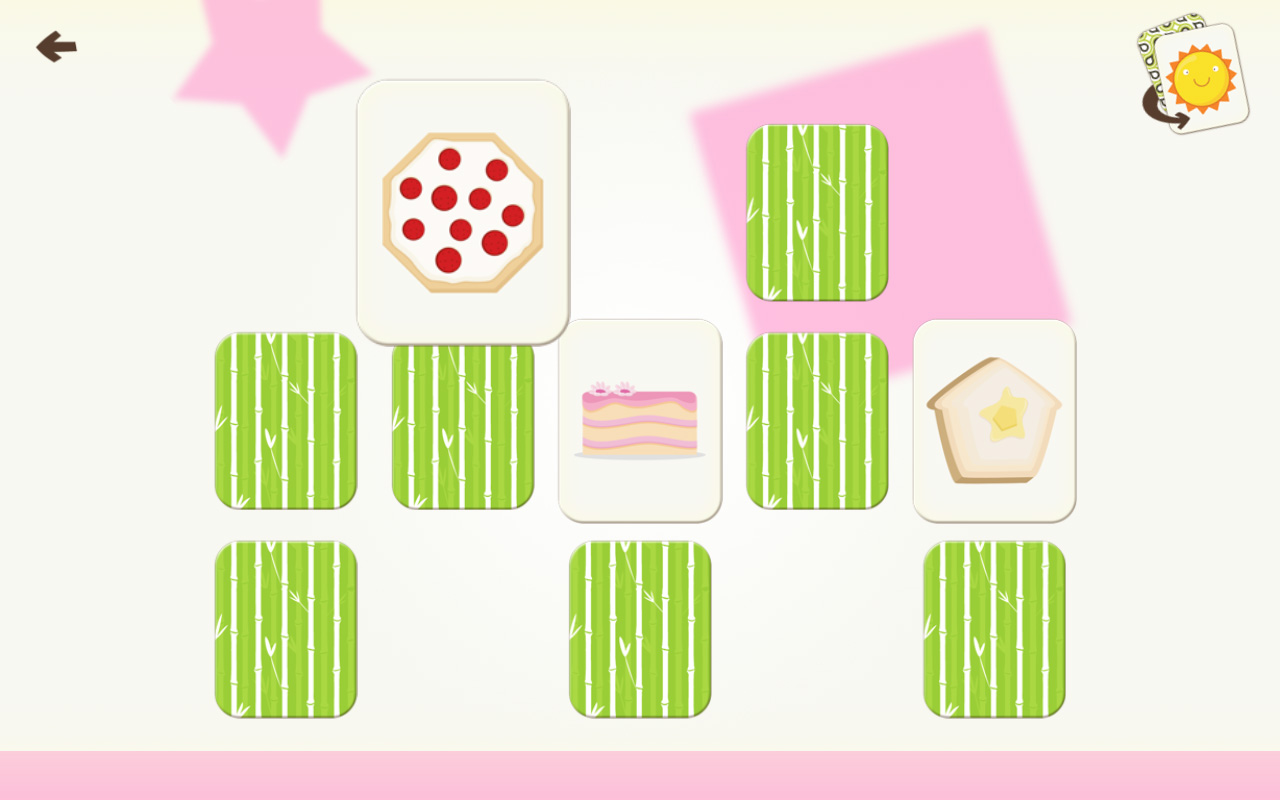The width and height of the screenshot is (1280, 800).
Task: Reveal the card below the pepperoni pizza cookie
Action: point(462,422)
